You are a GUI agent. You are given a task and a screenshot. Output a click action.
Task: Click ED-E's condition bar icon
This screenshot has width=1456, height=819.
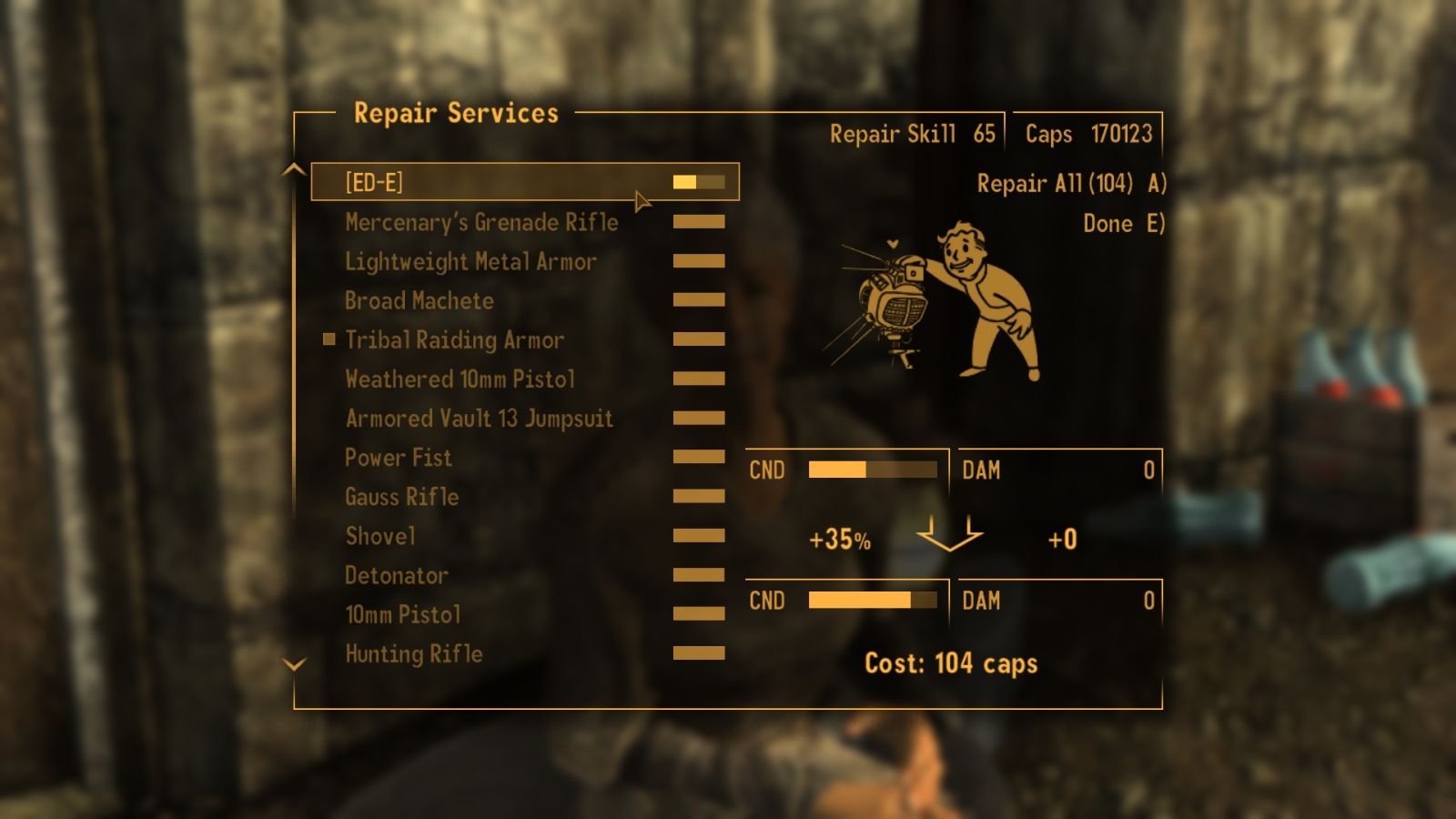click(699, 182)
